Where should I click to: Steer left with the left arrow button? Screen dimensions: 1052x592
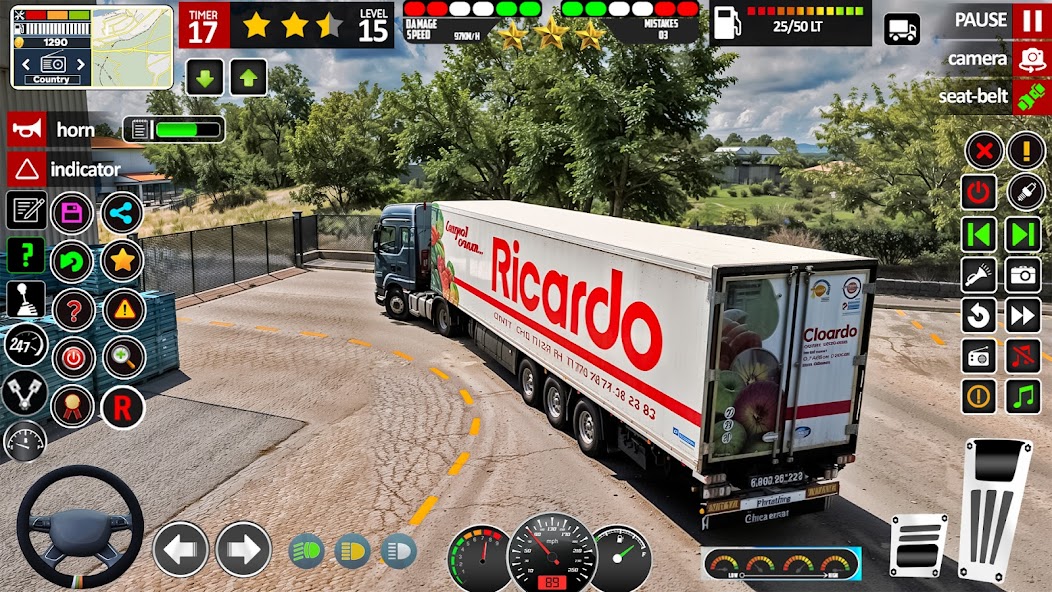point(180,550)
